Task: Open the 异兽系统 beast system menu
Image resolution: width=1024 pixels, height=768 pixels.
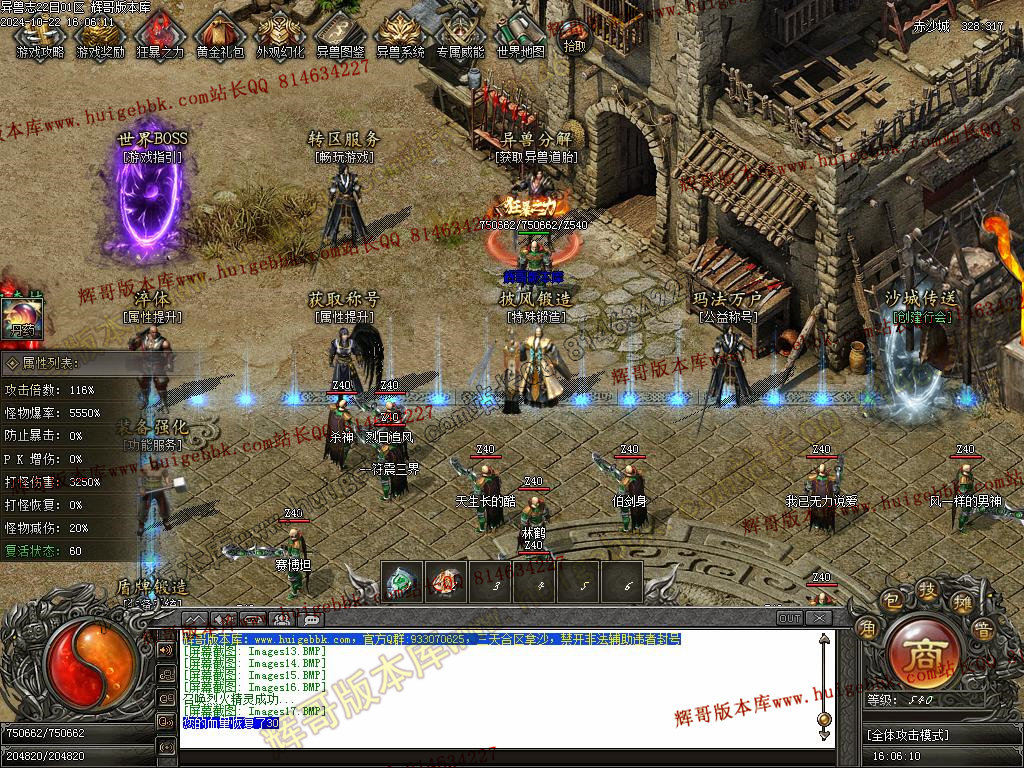Action: (400, 35)
